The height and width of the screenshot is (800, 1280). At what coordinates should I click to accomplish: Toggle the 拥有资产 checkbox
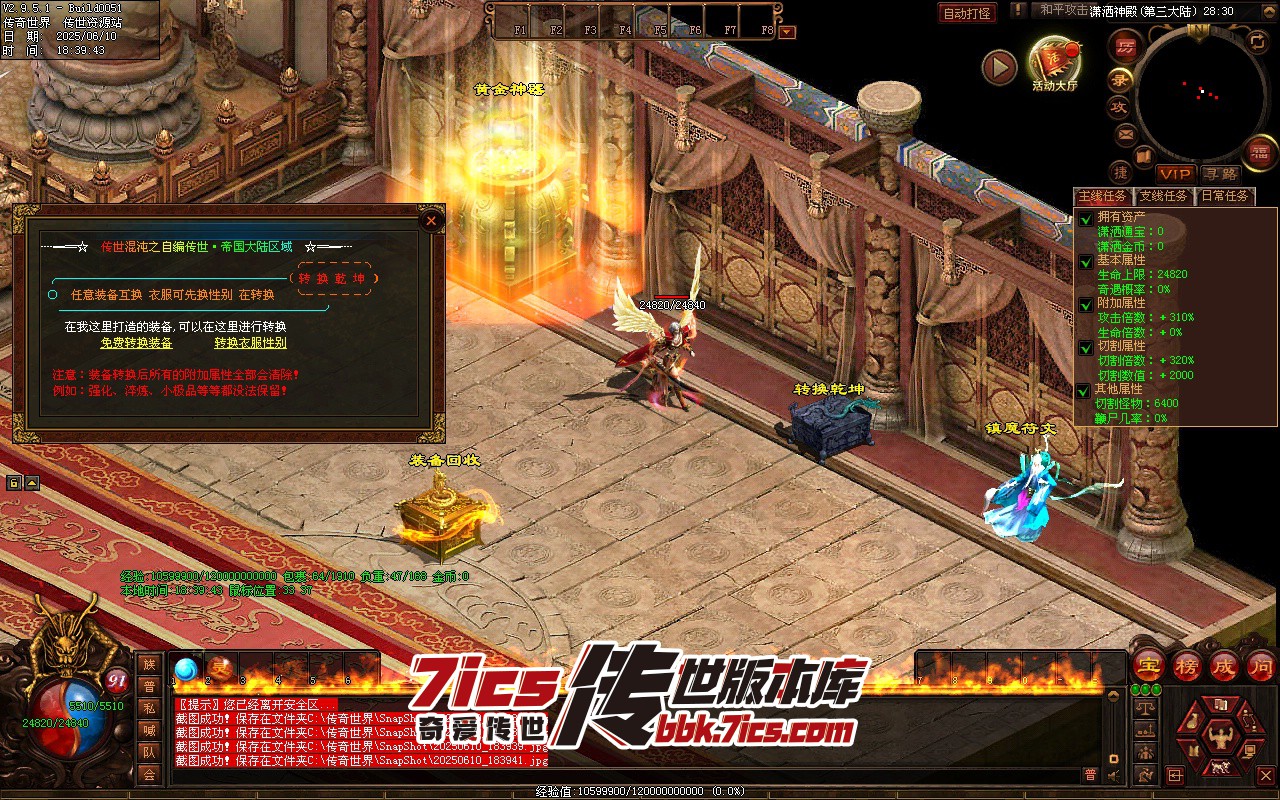point(1085,218)
